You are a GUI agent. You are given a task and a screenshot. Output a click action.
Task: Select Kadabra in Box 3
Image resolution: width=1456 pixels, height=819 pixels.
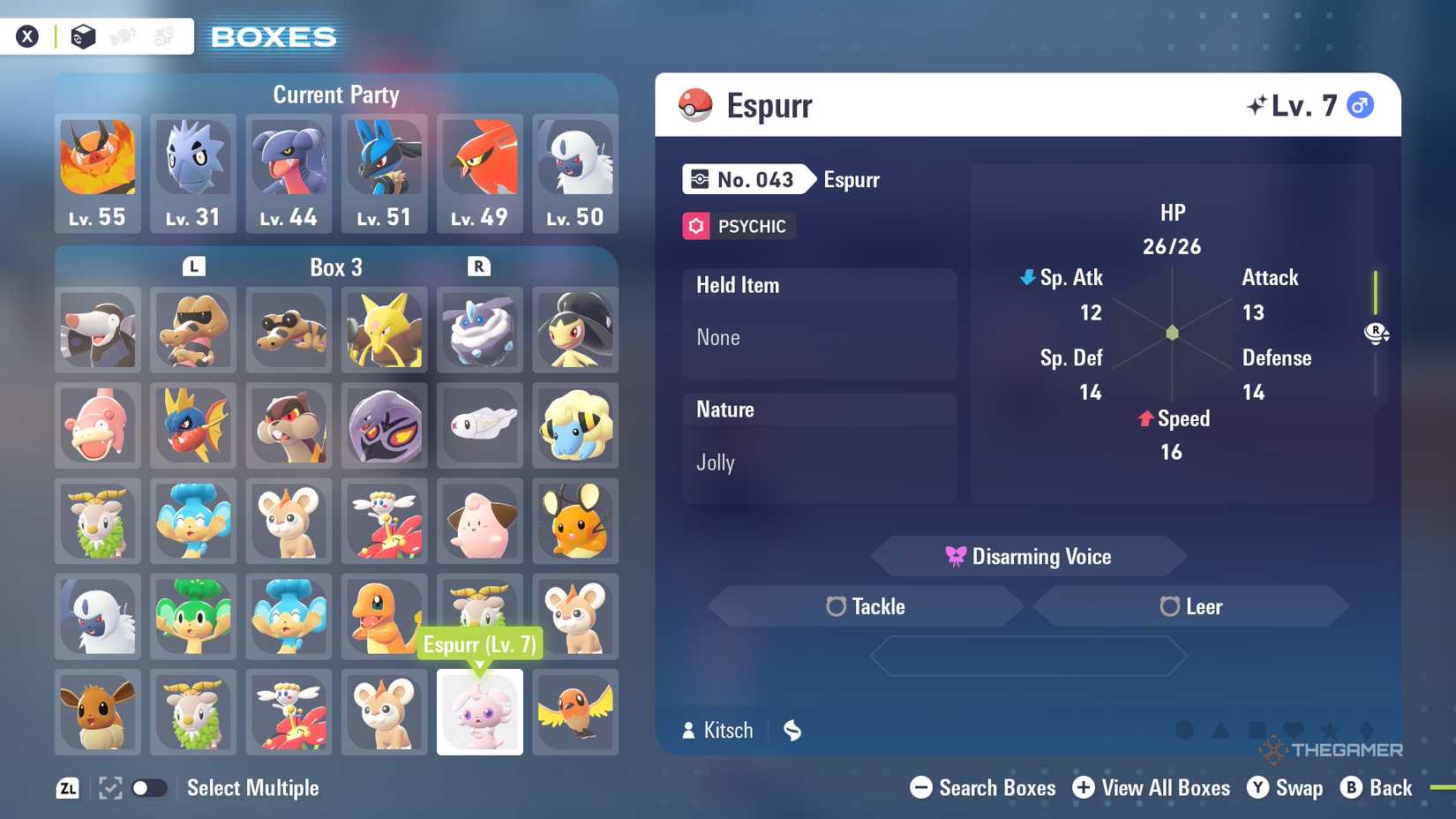pos(384,329)
